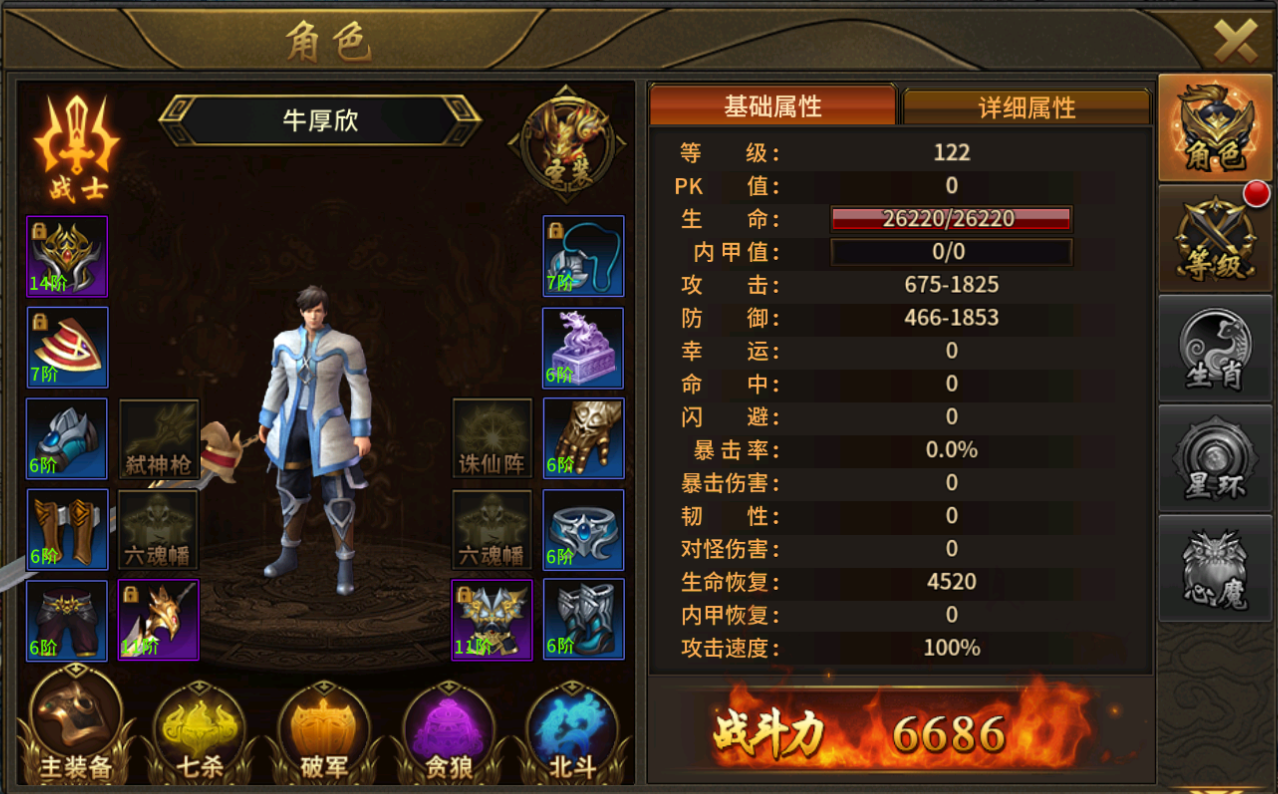Choose the 主装备 equipment category
Viewport: 1278px width, 794px height.
76,727
